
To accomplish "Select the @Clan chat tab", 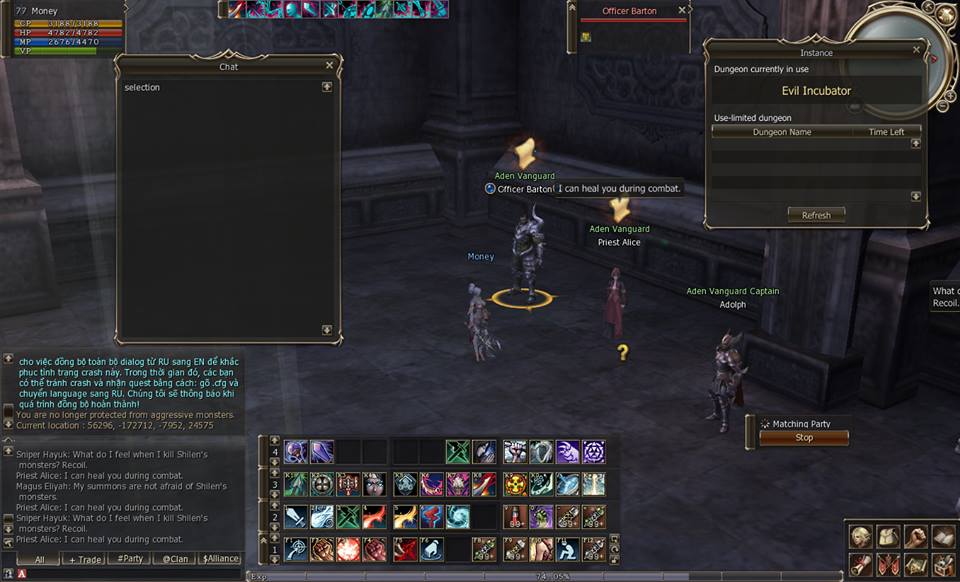I will (174, 559).
